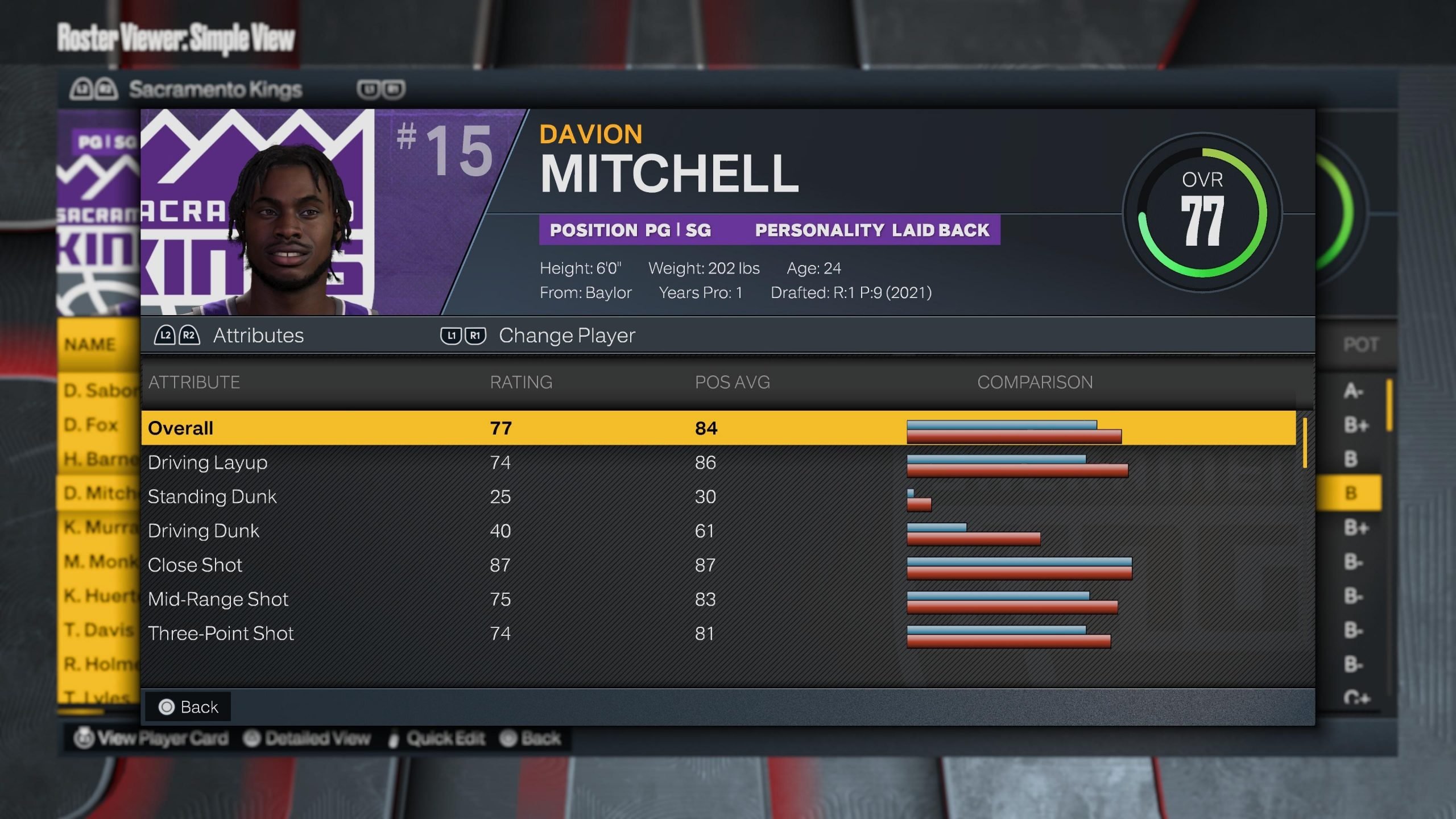Select the Three-Point Shot attribute row

718,633
